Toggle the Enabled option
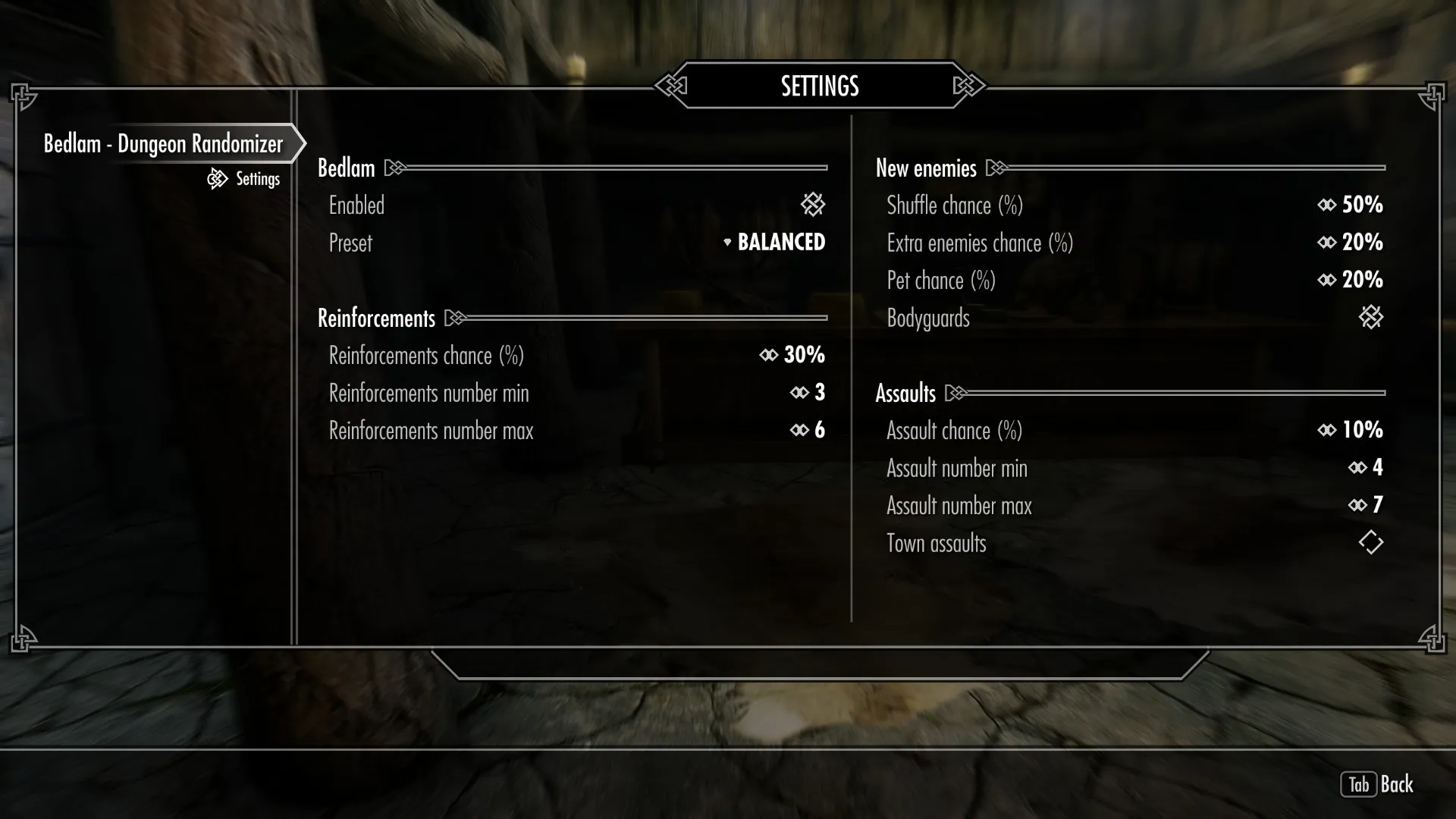This screenshot has height=819, width=1456. tap(812, 205)
